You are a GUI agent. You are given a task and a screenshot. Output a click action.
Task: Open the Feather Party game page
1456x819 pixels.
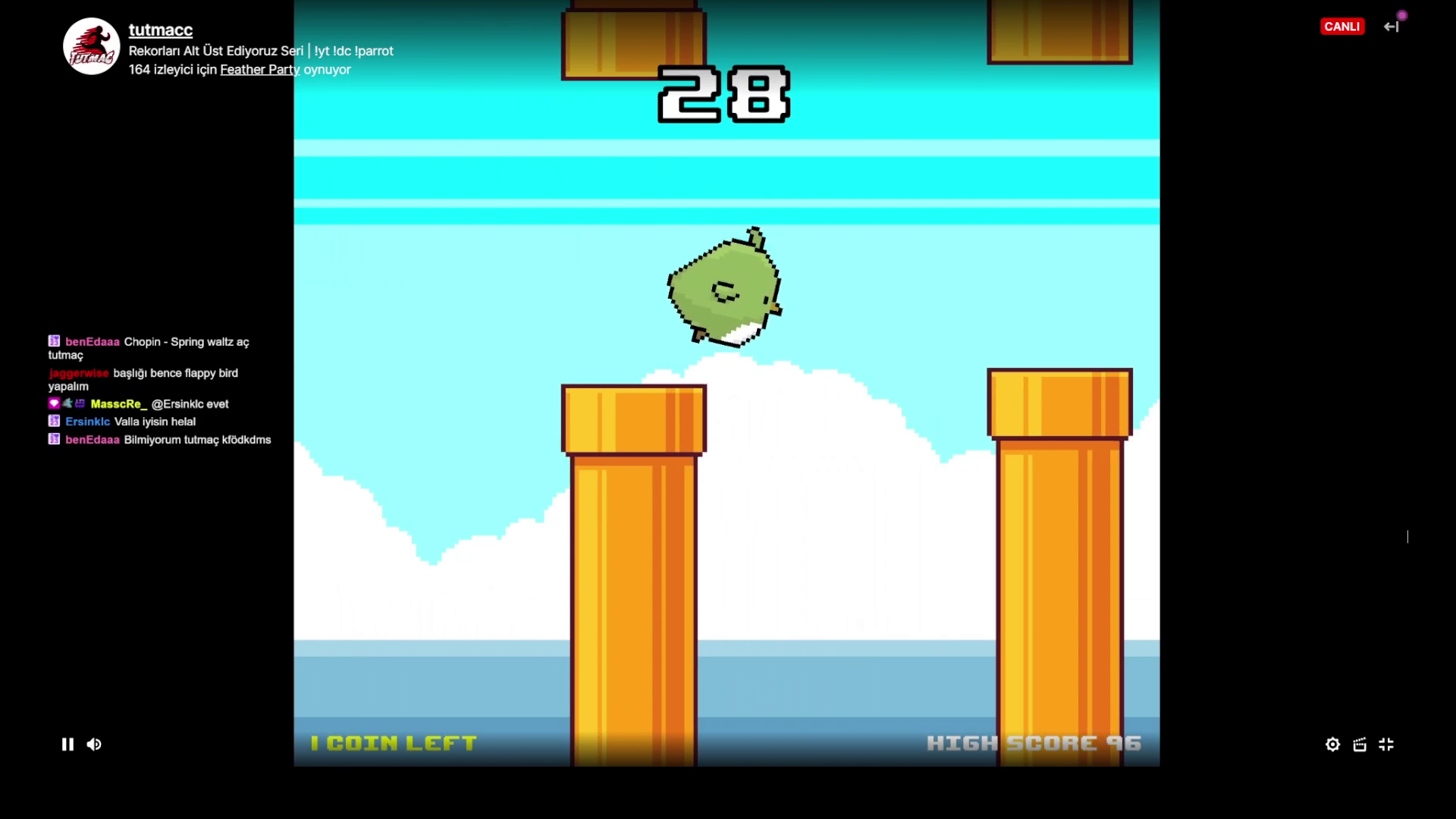click(259, 69)
